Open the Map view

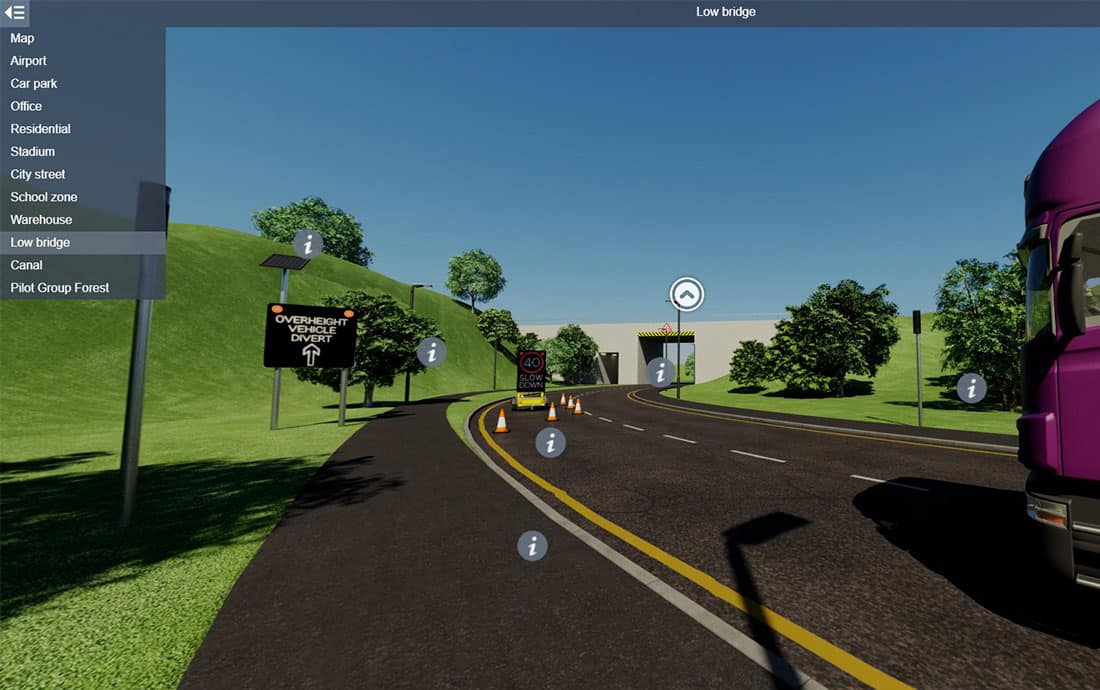(22, 38)
